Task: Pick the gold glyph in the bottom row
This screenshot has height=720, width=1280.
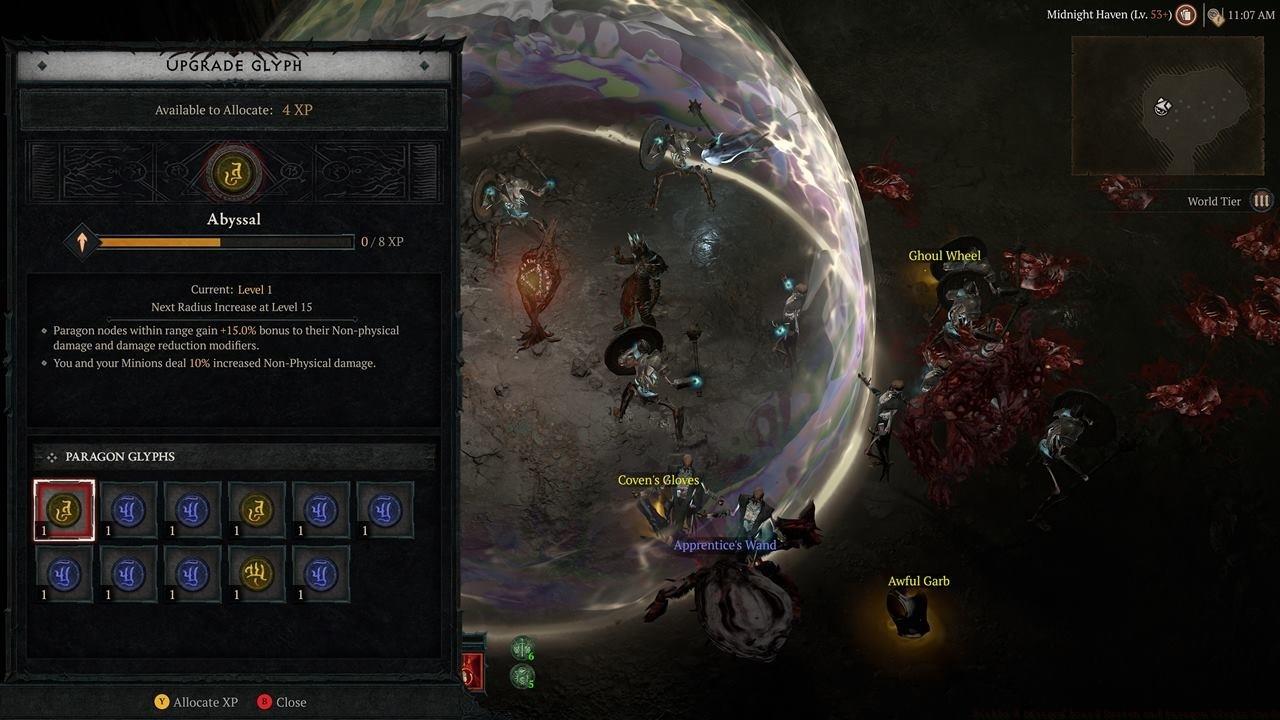Action: click(256, 574)
